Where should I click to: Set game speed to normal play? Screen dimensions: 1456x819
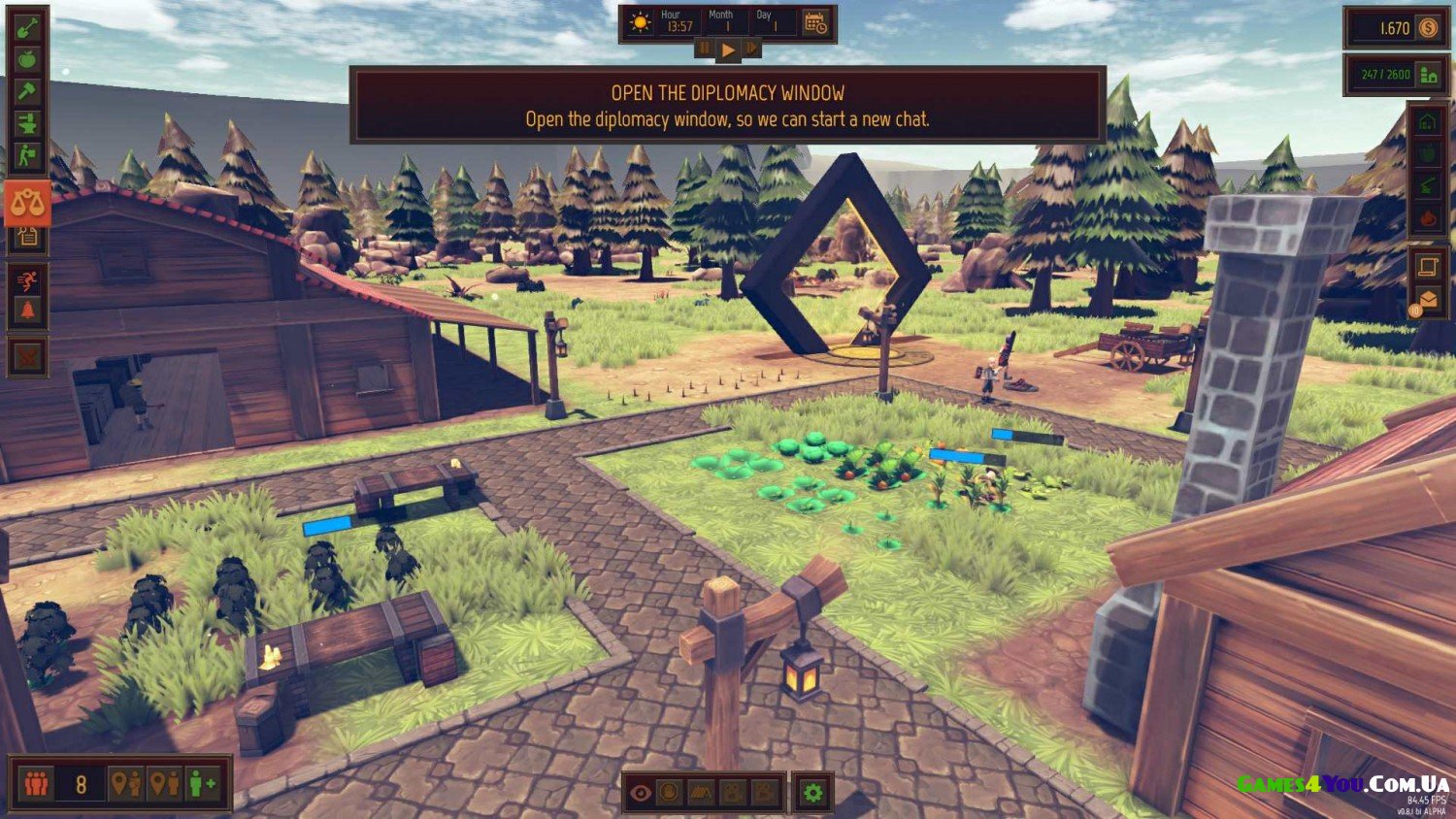pos(727,49)
